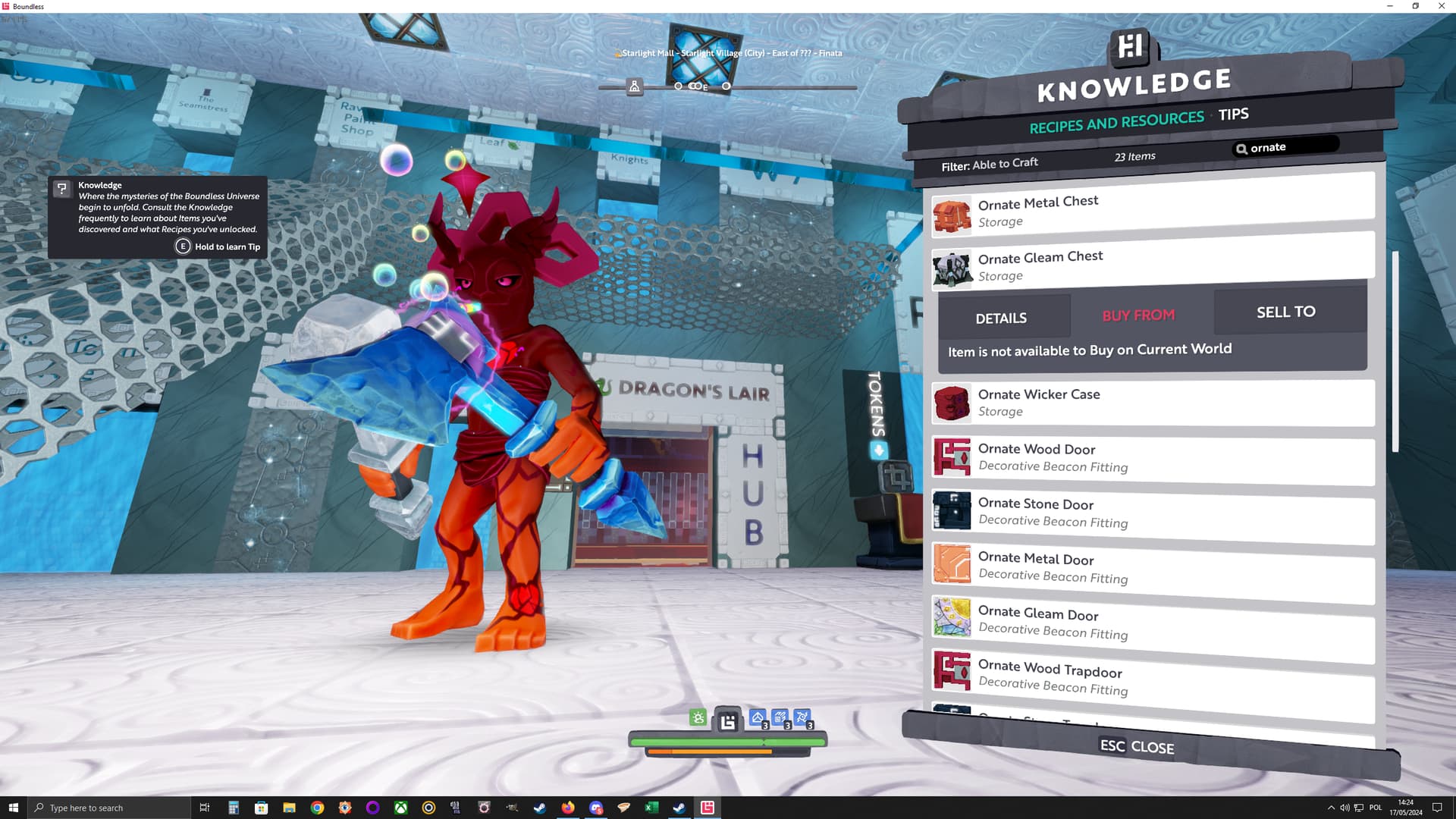Choose the Ornate Wood Trapdoor entry
Viewport: 1456px width, 819px height.
(x=1153, y=676)
